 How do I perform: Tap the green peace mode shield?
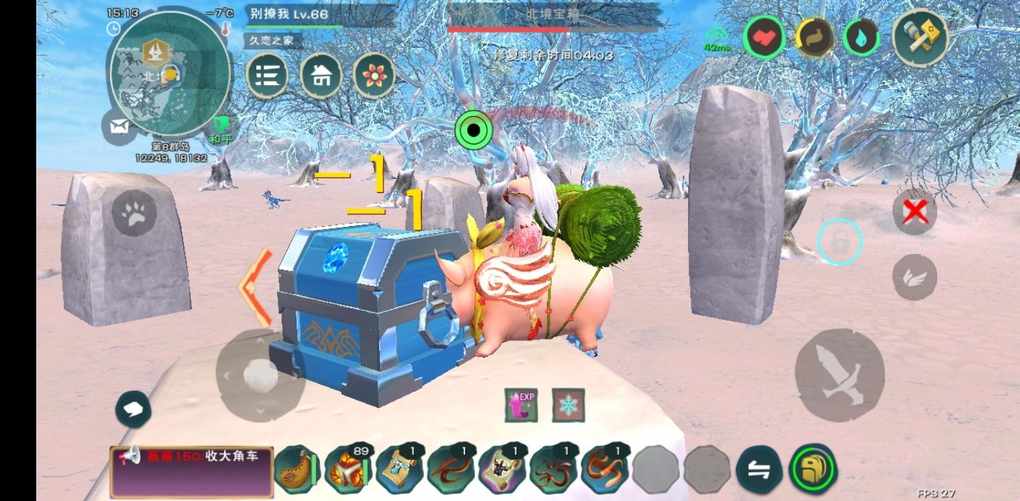point(219,128)
